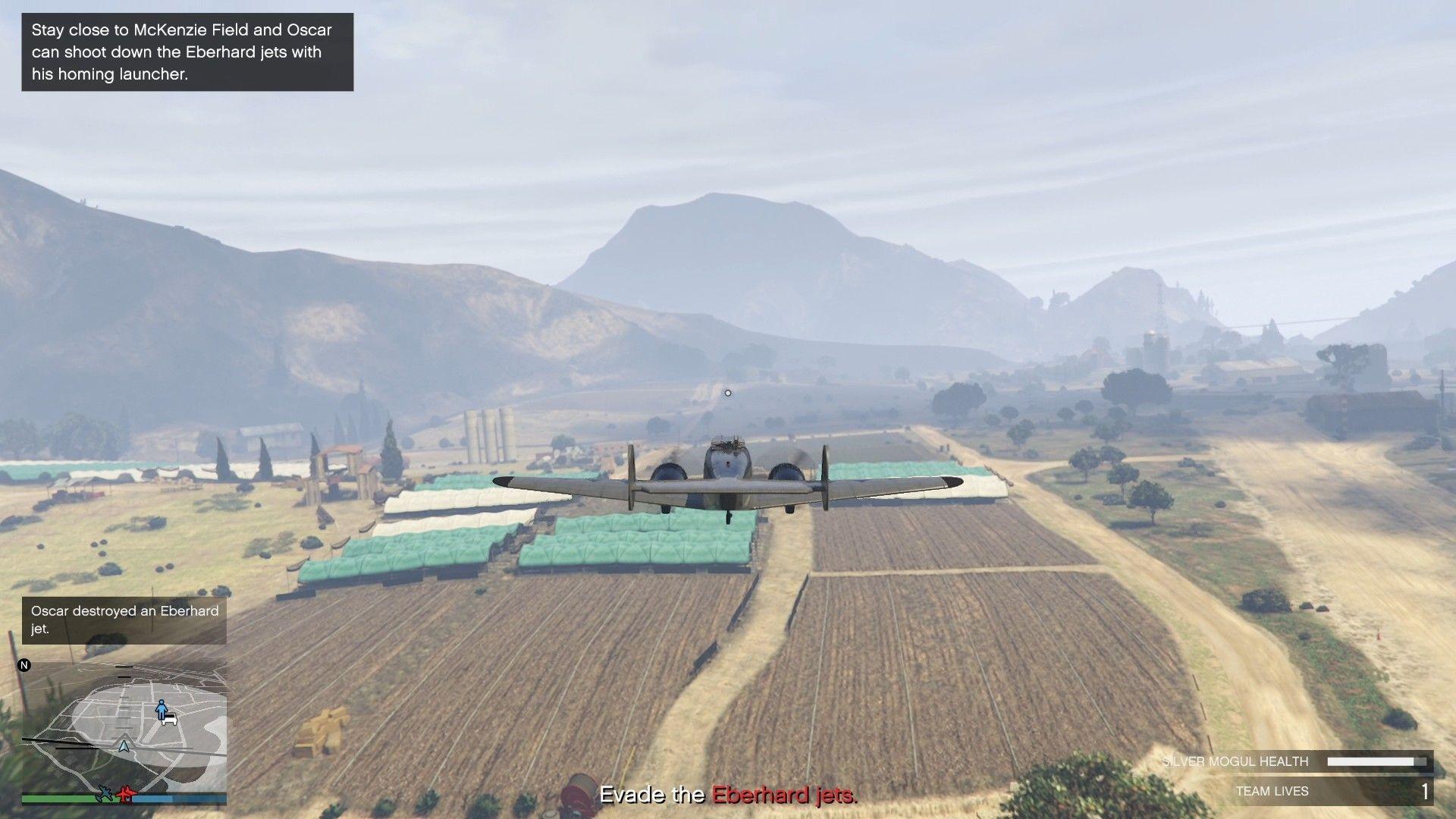Viewport: 1456px width, 819px height.
Task: Expand the mission instruction box at top left
Action: coord(186,52)
